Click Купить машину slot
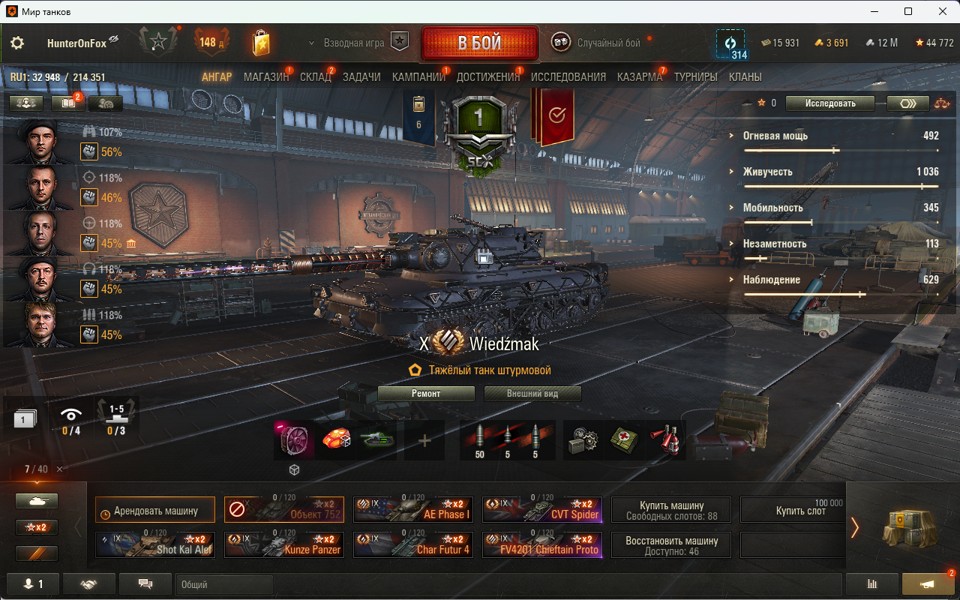 tap(671, 510)
